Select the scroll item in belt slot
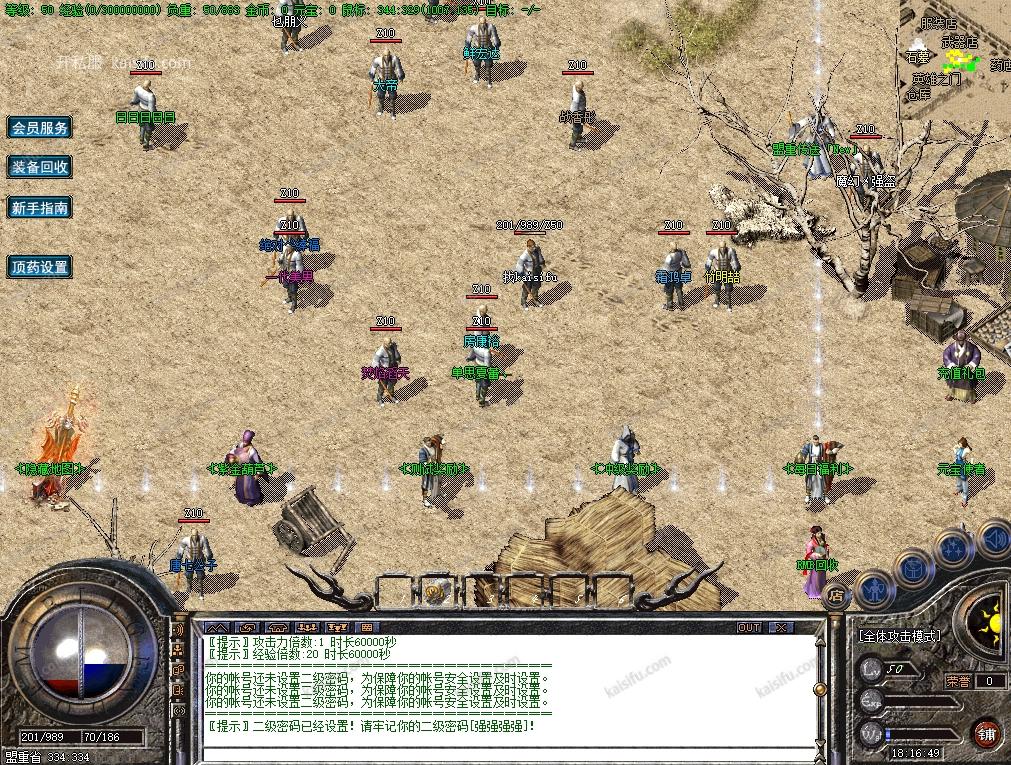 pyautogui.click(x=435, y=592)
